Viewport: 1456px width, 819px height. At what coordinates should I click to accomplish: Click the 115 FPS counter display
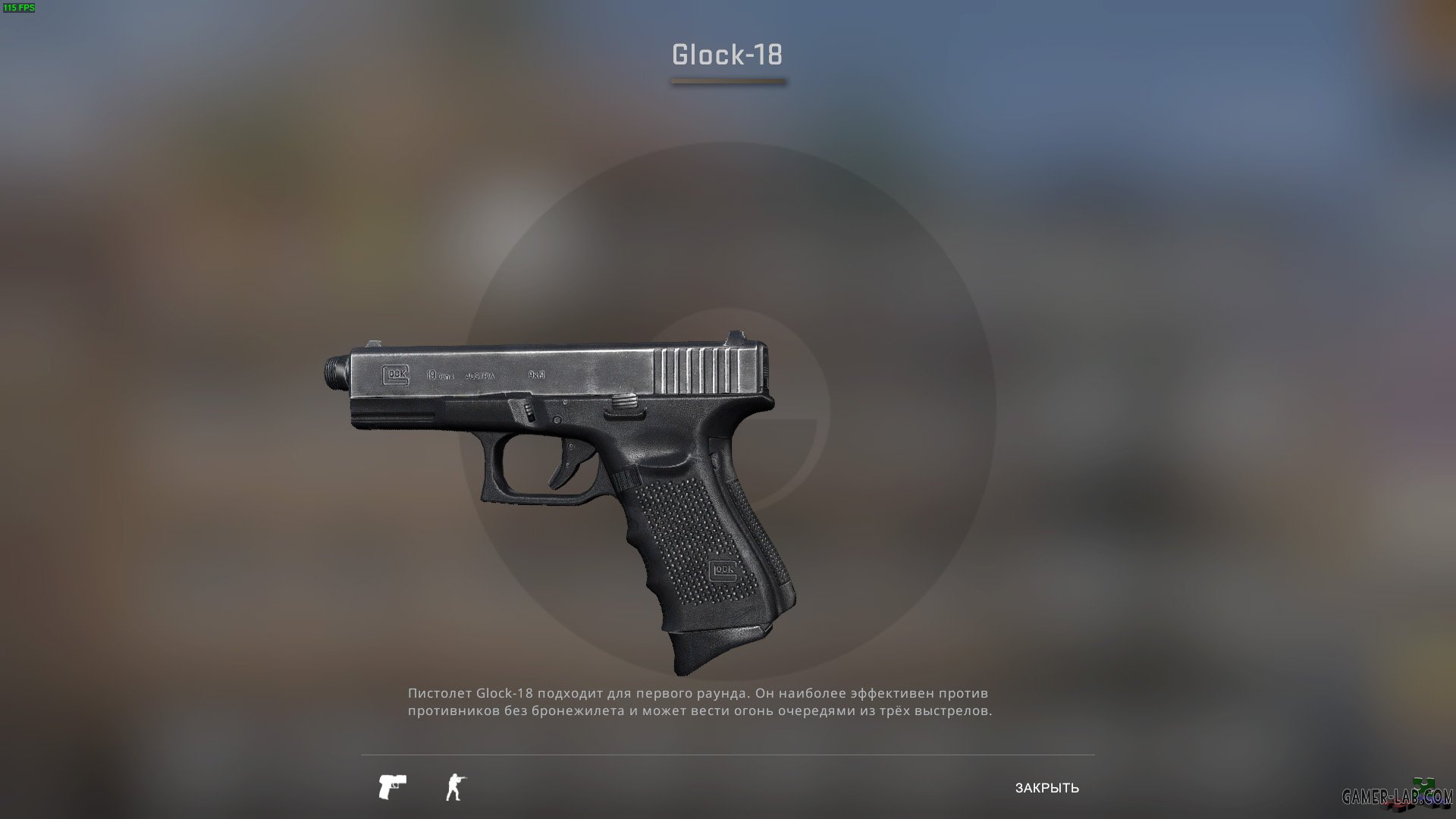click(20, 8)
